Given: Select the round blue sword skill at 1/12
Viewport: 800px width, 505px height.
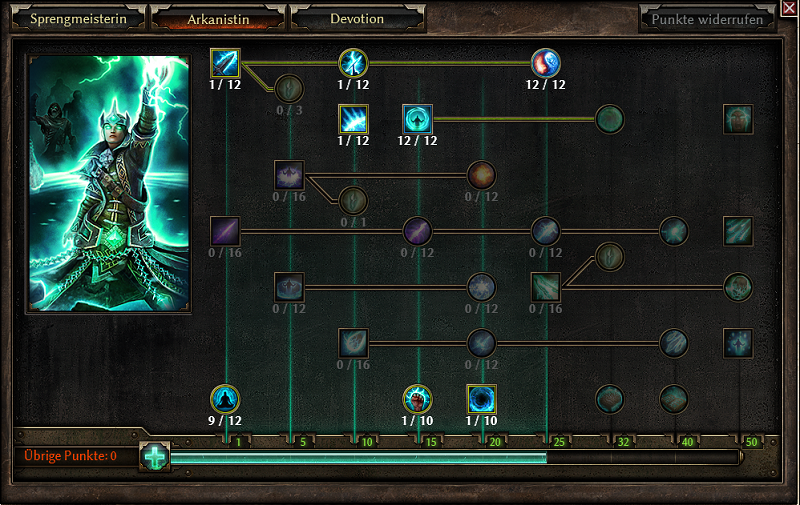Looking at the screenshot, I should (x=353, y=63).
